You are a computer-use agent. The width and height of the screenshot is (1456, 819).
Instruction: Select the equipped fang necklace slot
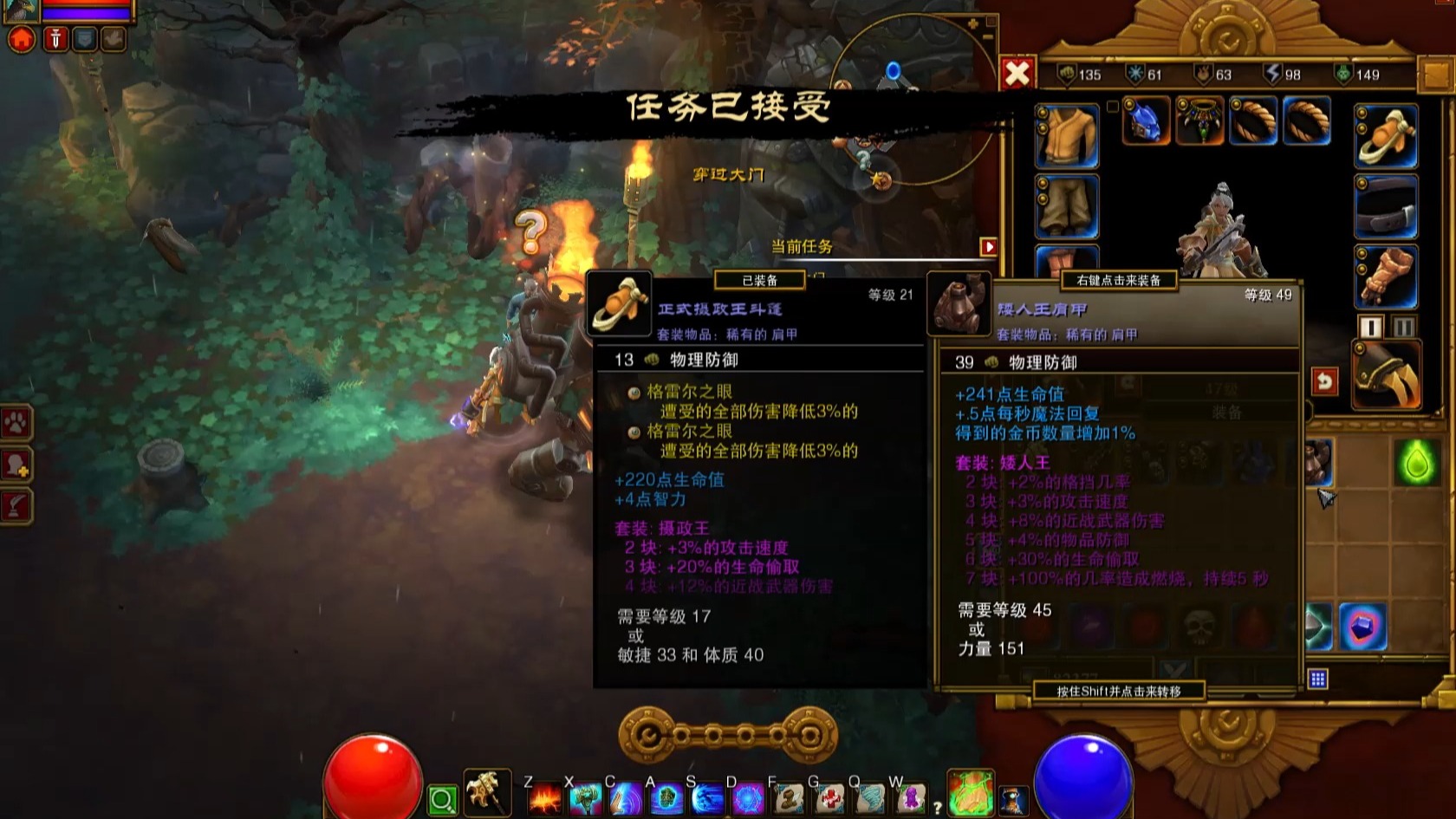tap(1199, 120)
